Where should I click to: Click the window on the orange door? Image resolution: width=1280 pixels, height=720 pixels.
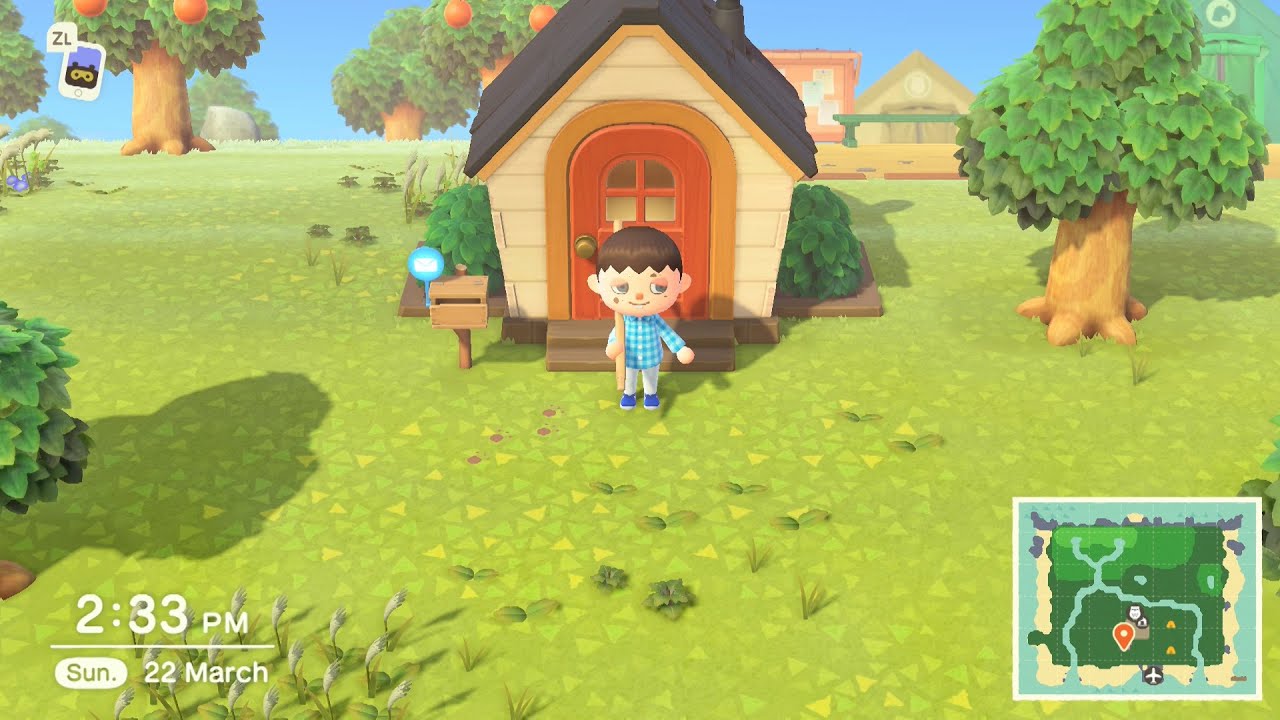639,188
